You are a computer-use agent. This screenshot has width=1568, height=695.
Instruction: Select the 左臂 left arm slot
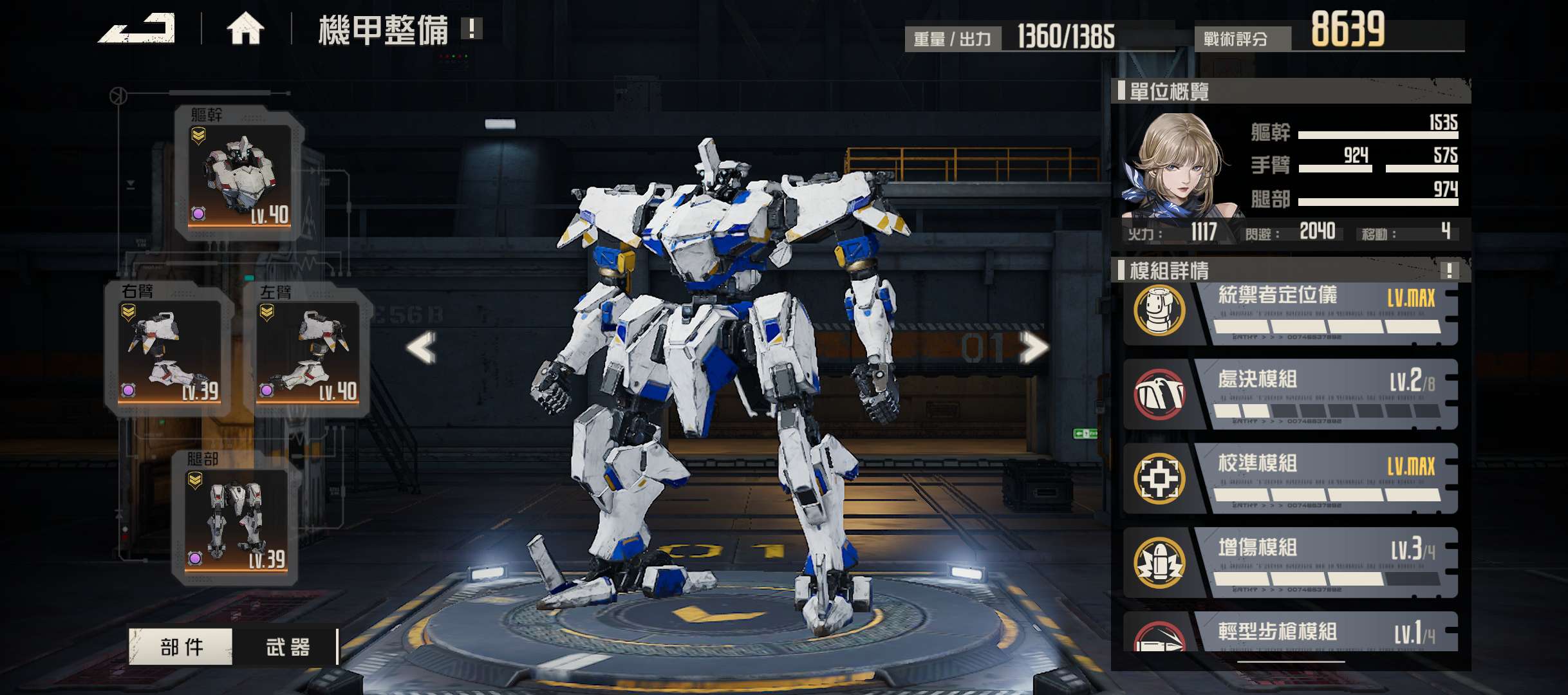tap(308, 349)
